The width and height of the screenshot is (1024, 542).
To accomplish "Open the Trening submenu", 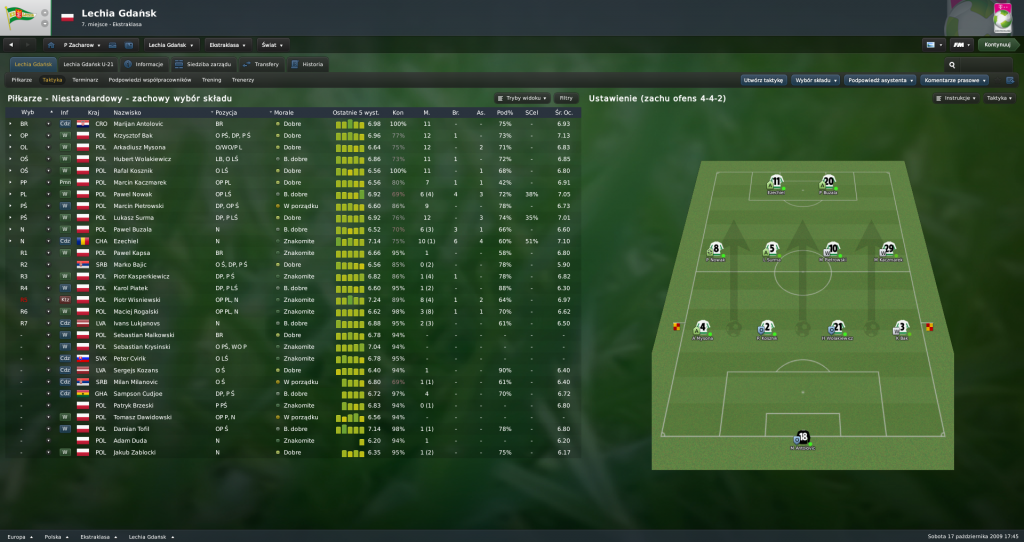I will 211,79.
